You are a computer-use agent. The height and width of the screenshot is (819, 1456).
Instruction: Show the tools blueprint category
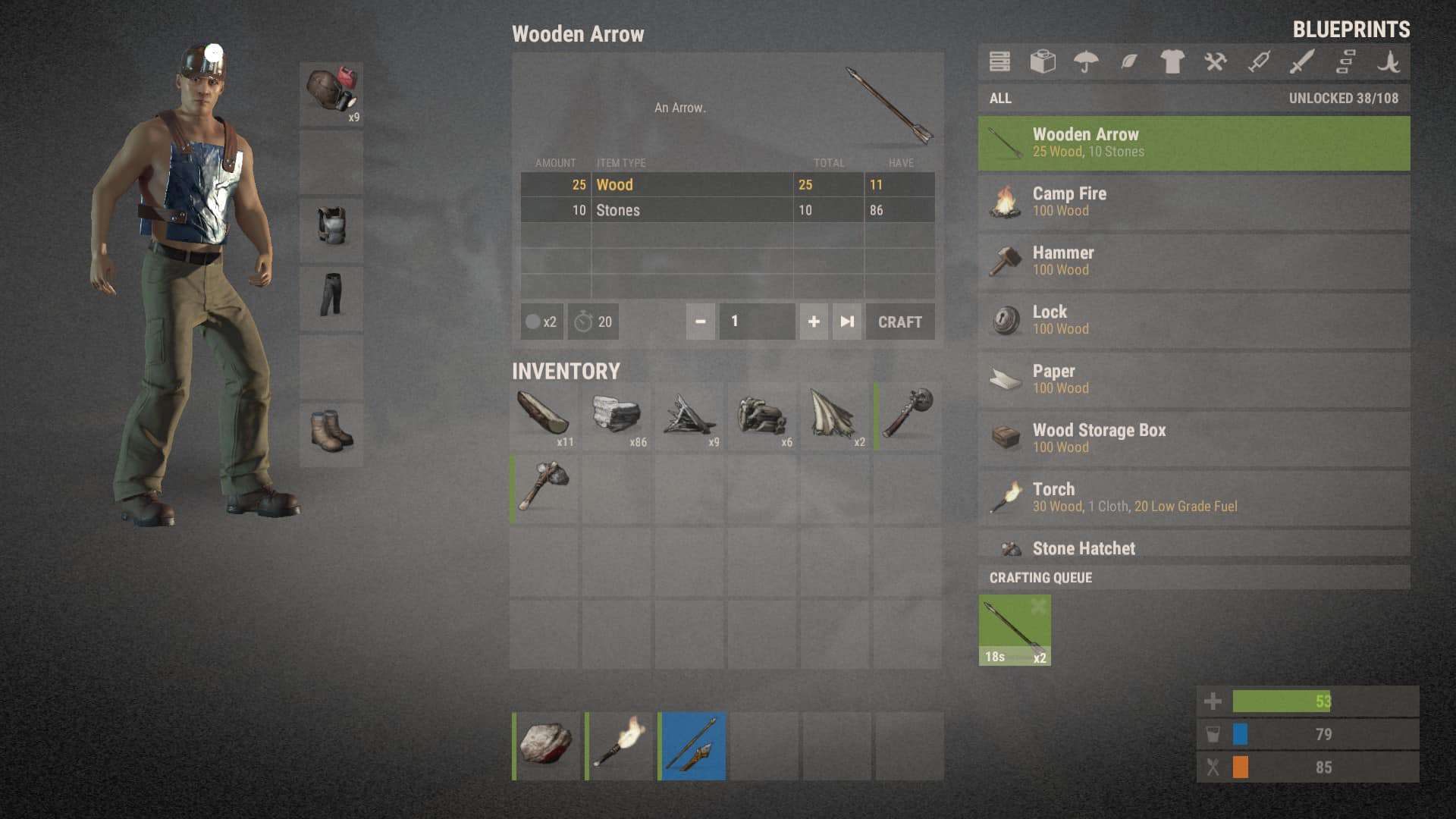coord(1216,61)
